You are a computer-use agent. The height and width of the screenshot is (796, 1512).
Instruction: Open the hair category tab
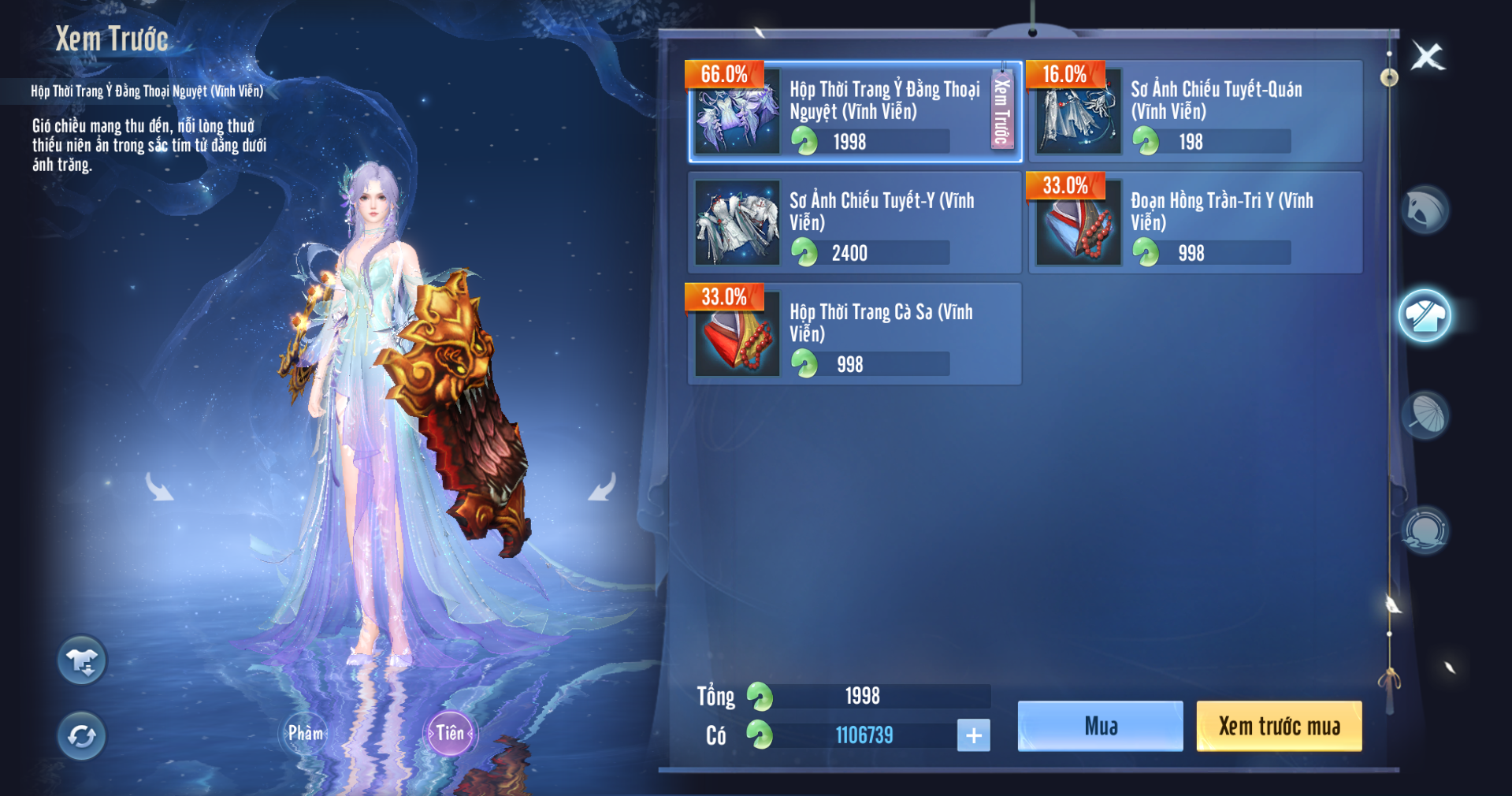(1425, 210)
